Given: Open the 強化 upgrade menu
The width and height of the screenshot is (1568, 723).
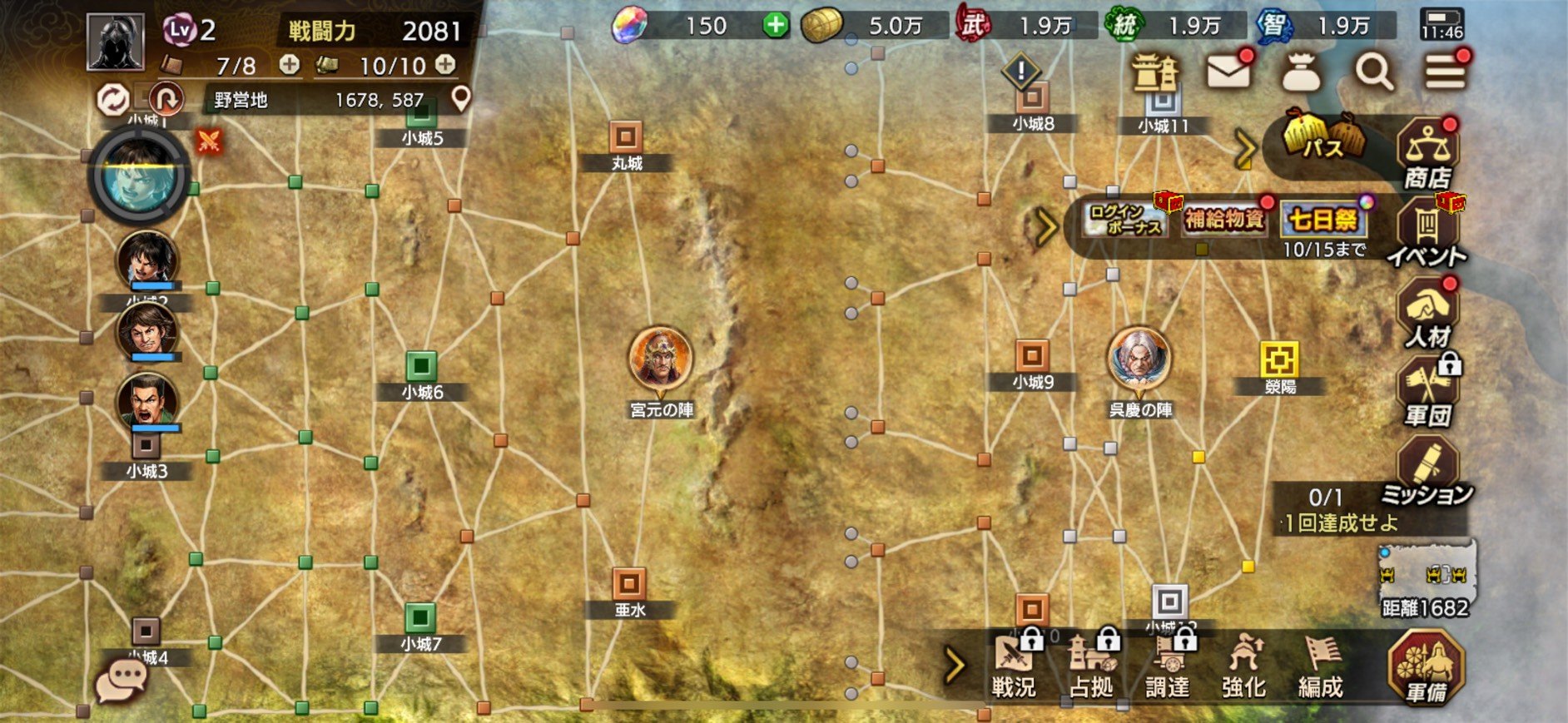Looking at the screenshot, I should coord(1243,666).
